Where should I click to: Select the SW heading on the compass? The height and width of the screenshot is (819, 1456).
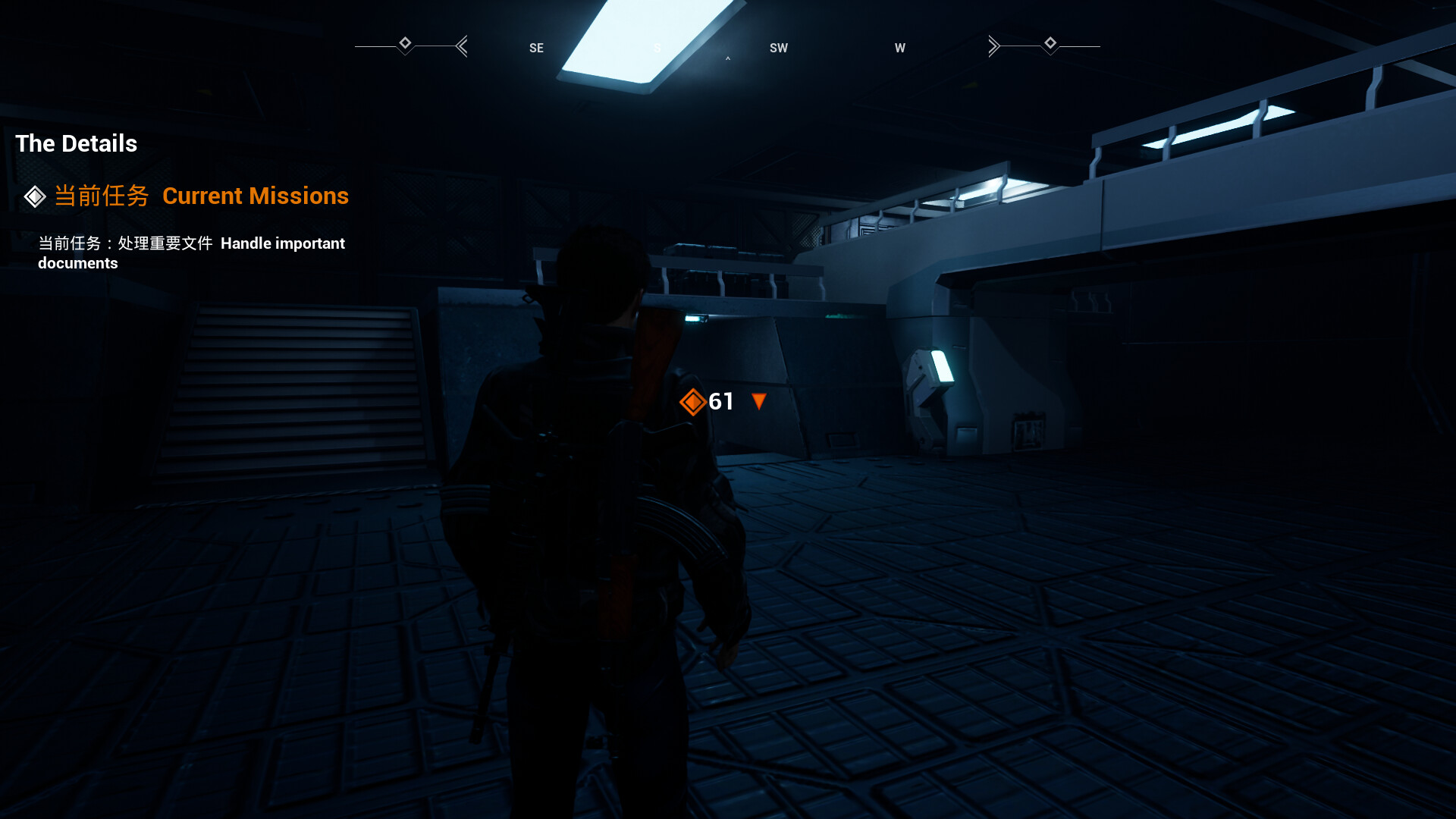click(x=778, y=47)
